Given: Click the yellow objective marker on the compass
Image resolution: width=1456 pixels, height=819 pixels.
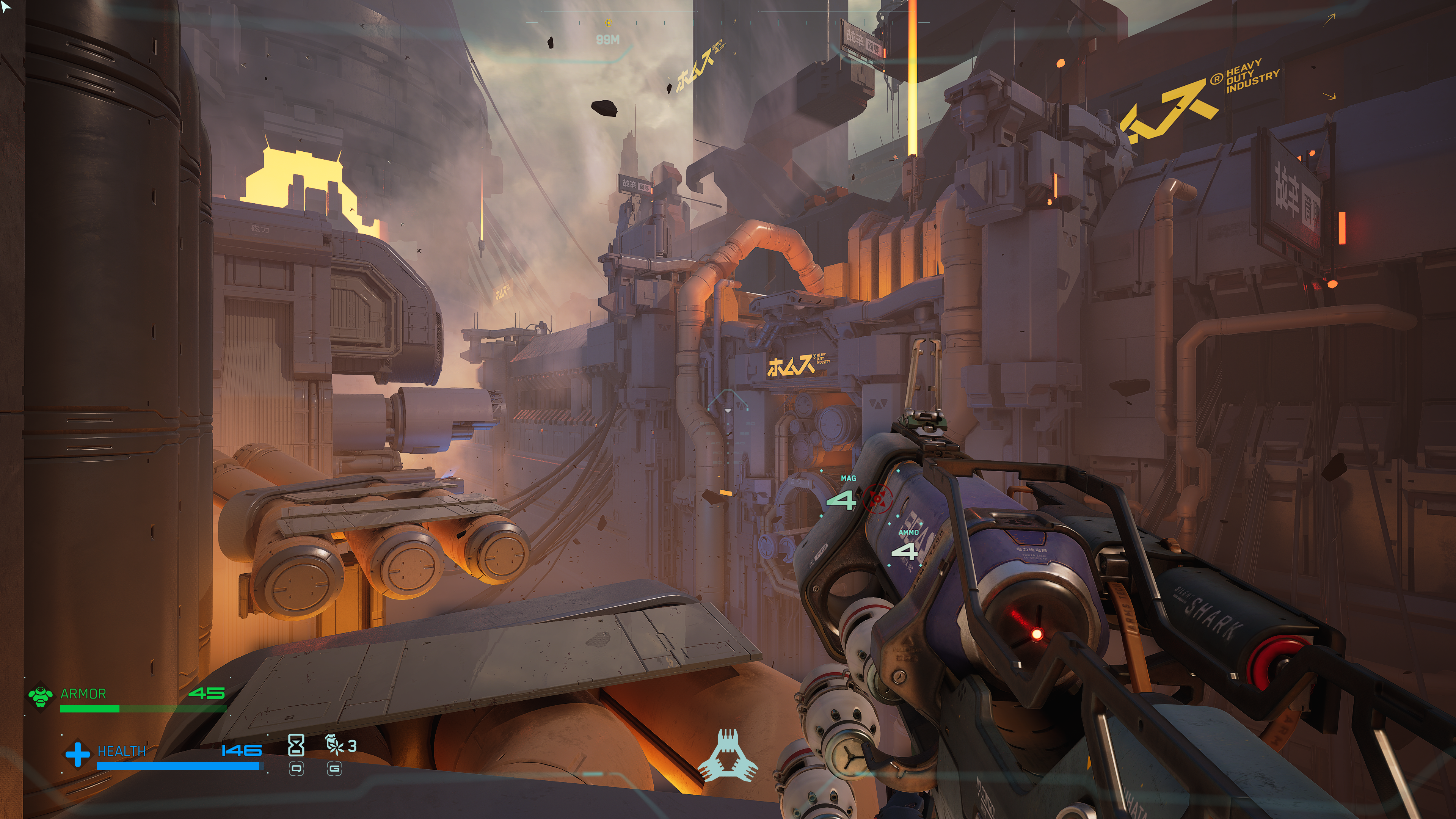Looking at the screenshot, I should tap(609, 23).
